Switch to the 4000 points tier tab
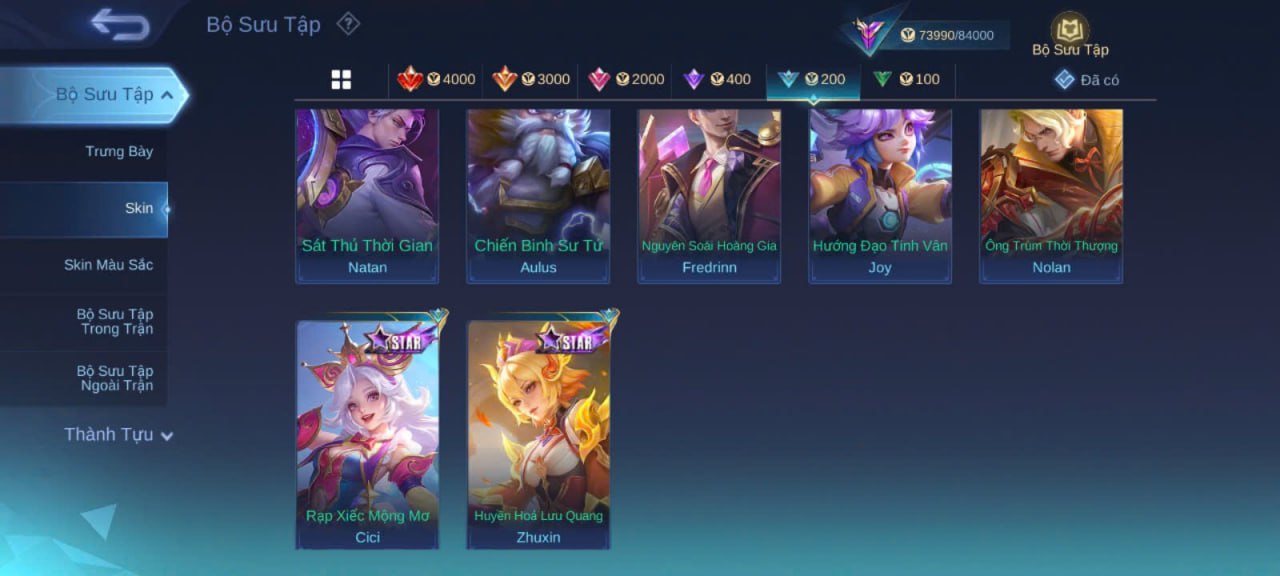1280x576 pixels. pos(436,80)
